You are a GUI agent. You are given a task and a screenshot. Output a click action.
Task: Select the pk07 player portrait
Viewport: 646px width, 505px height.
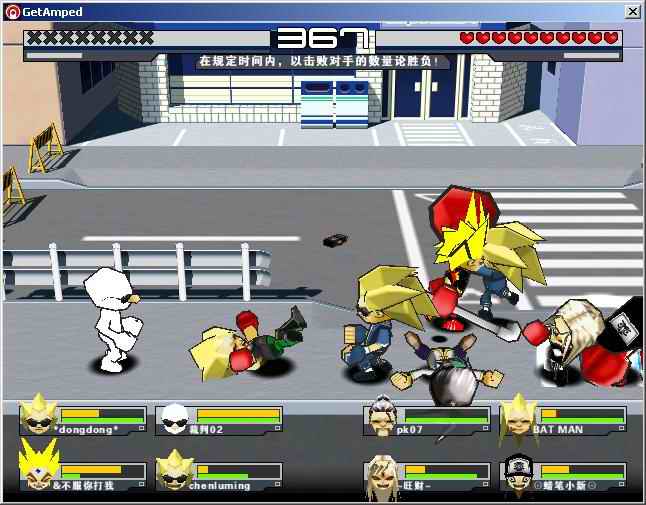point(380,415)
